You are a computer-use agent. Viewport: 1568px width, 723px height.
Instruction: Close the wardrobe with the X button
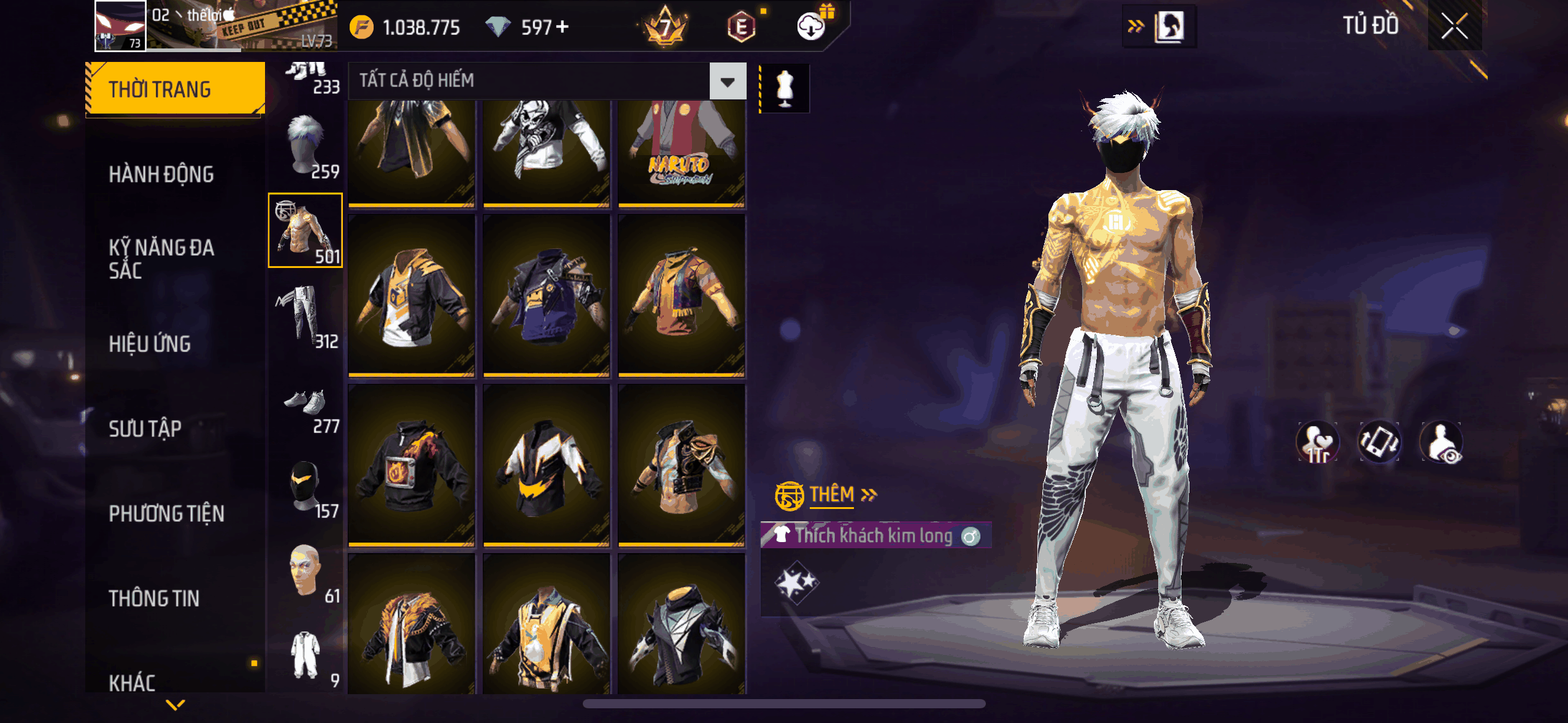click(x=1454, y=26)
